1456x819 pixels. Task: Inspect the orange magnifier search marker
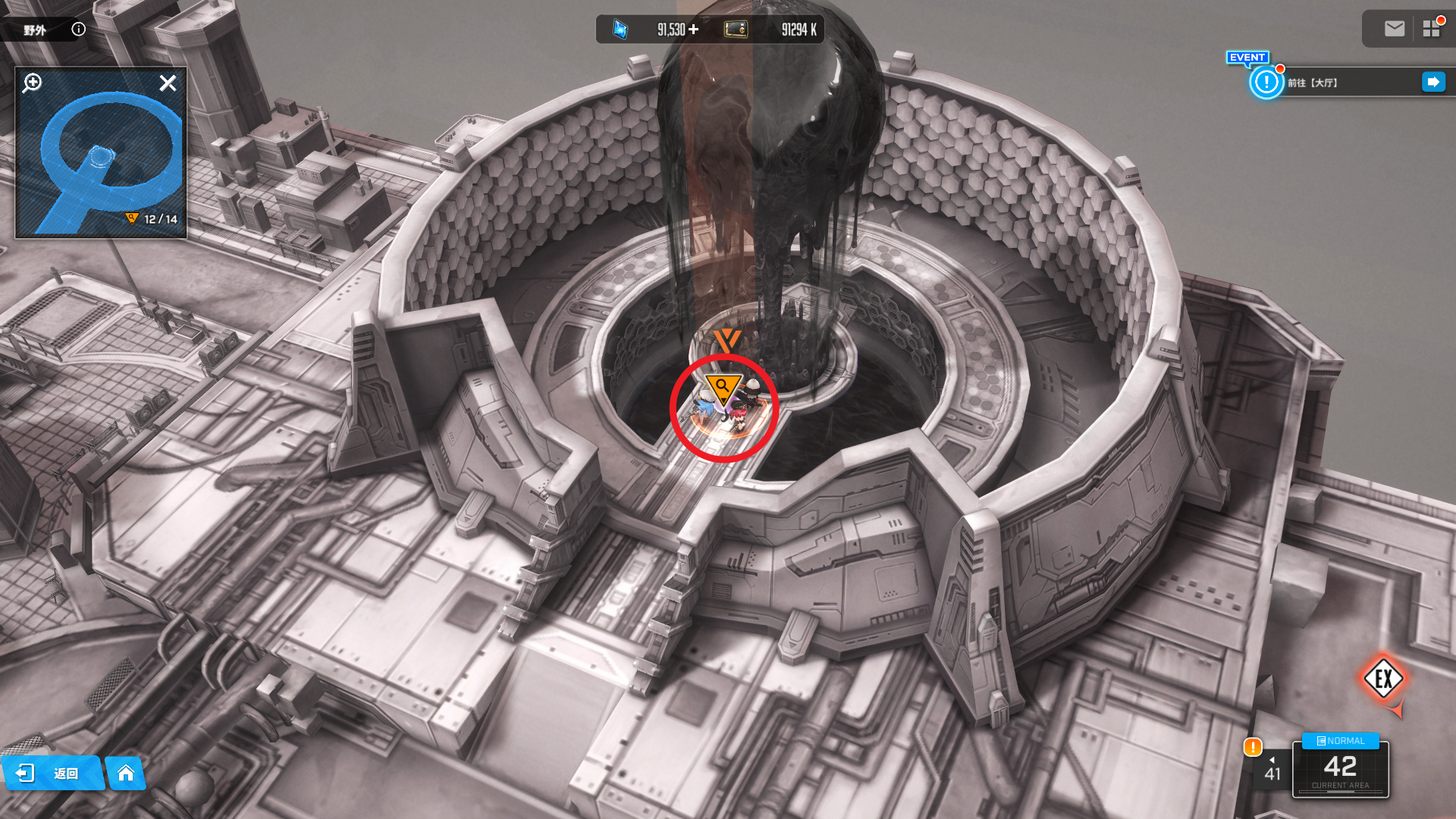pos(723,387)
